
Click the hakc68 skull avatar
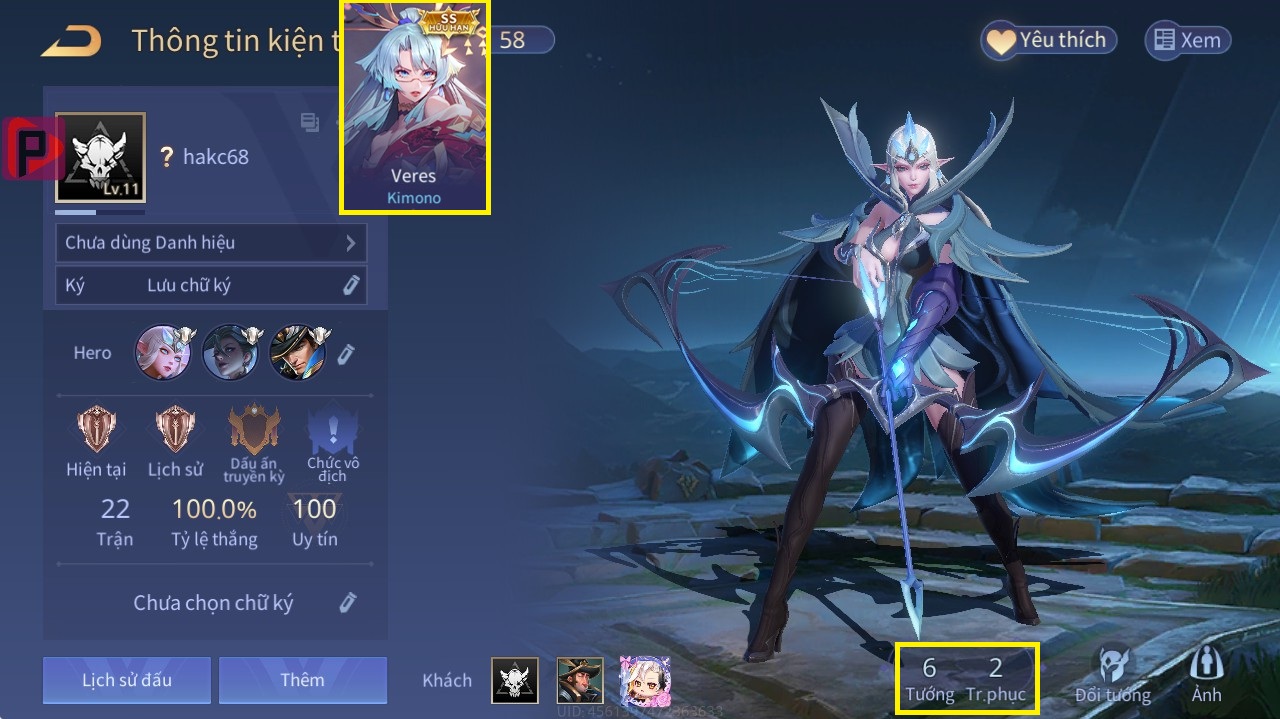pos(100,157)
